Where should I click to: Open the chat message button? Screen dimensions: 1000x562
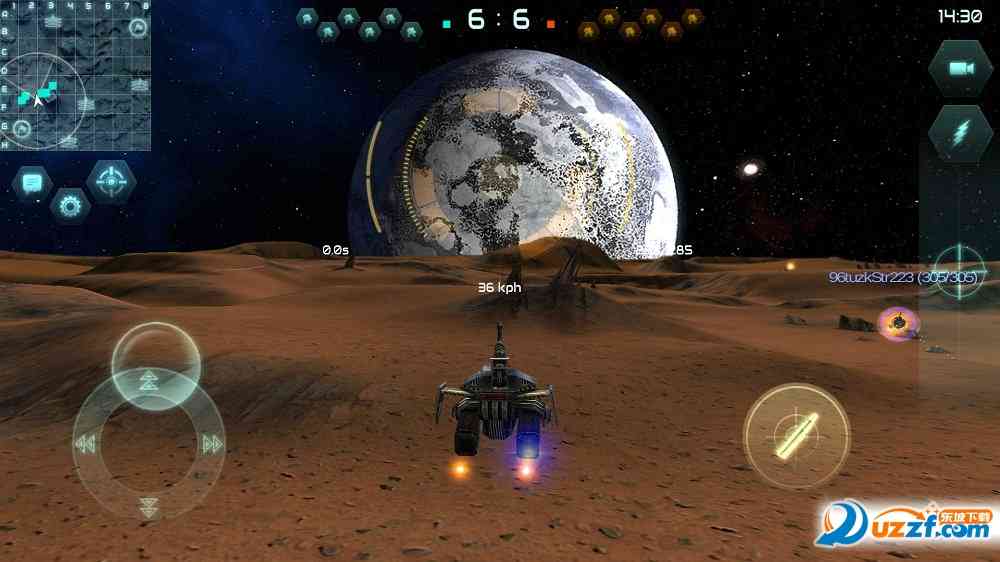[x=32, y=183]
